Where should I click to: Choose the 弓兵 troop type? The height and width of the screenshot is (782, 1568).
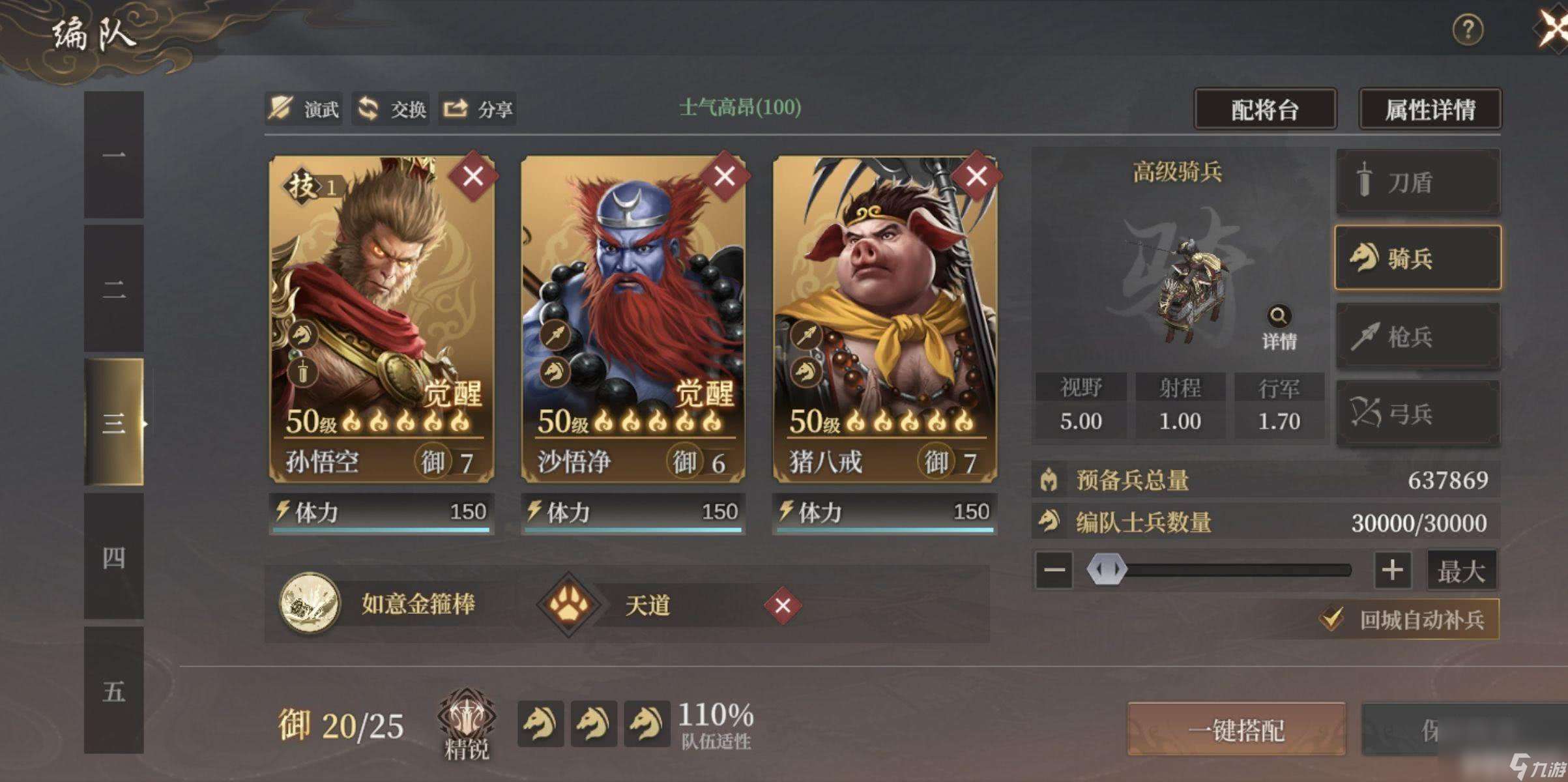click(x=1417, y=413)
